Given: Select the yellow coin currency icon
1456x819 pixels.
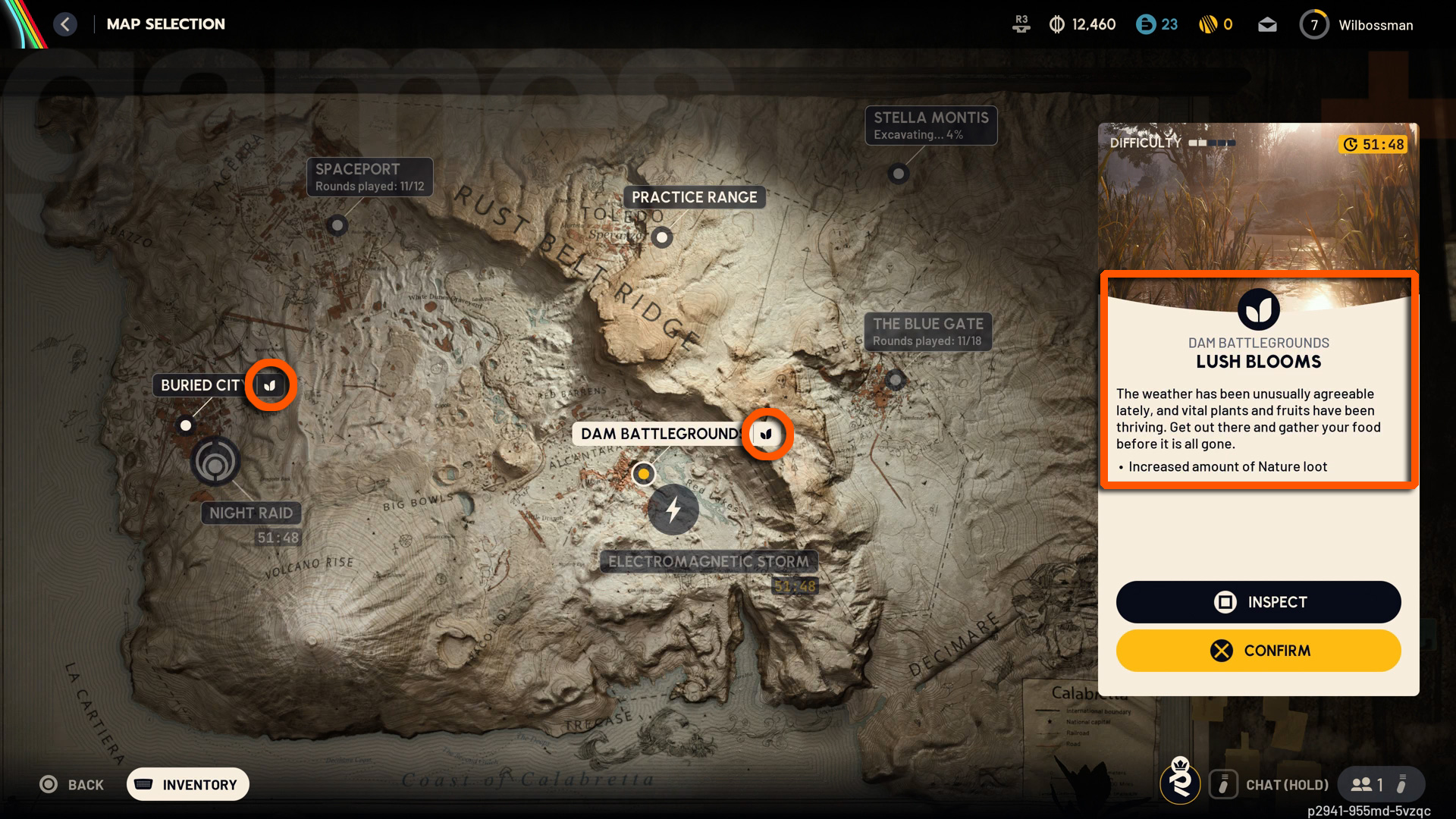Looking at the screenshot, I should click(1207, 24).
